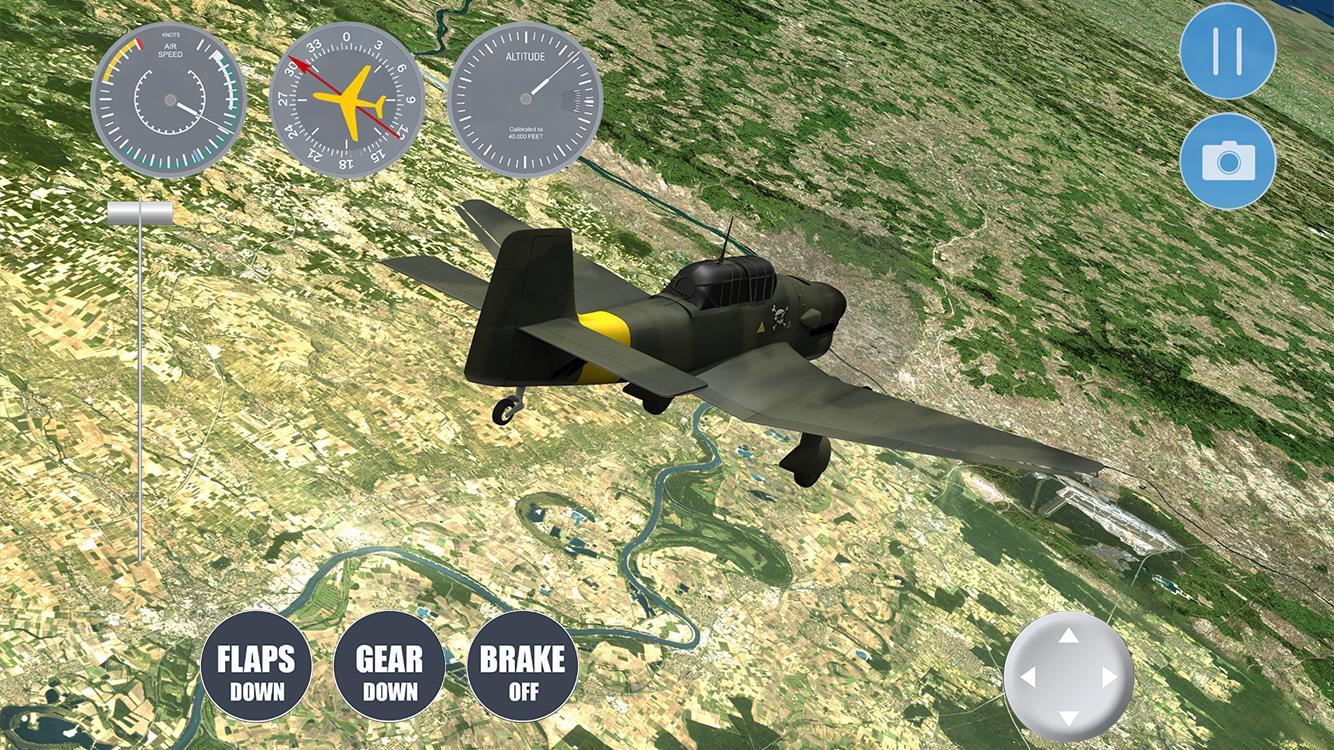
Task: Pause the flight simulation
Action: point(1227,50)
